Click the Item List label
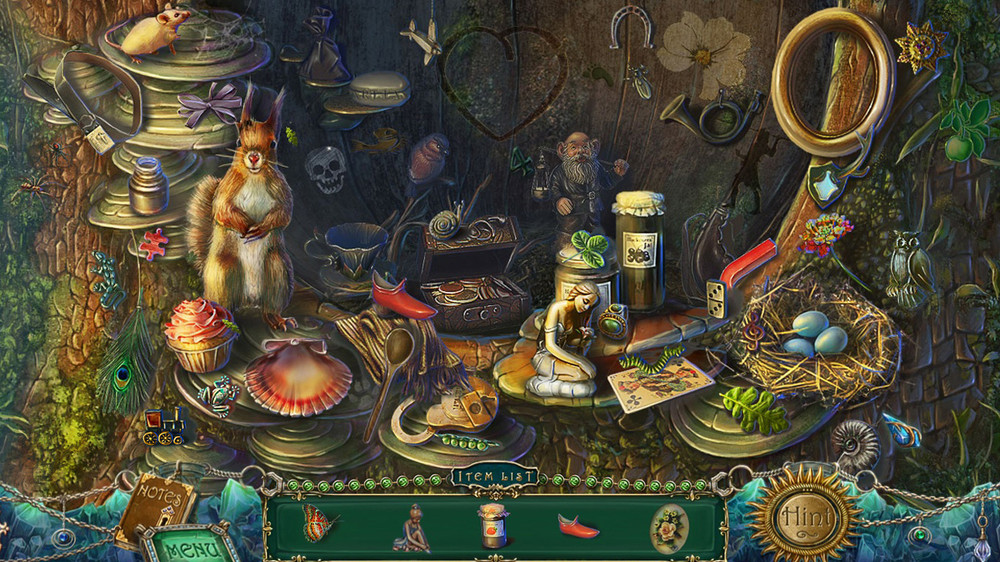 (494, 477)
